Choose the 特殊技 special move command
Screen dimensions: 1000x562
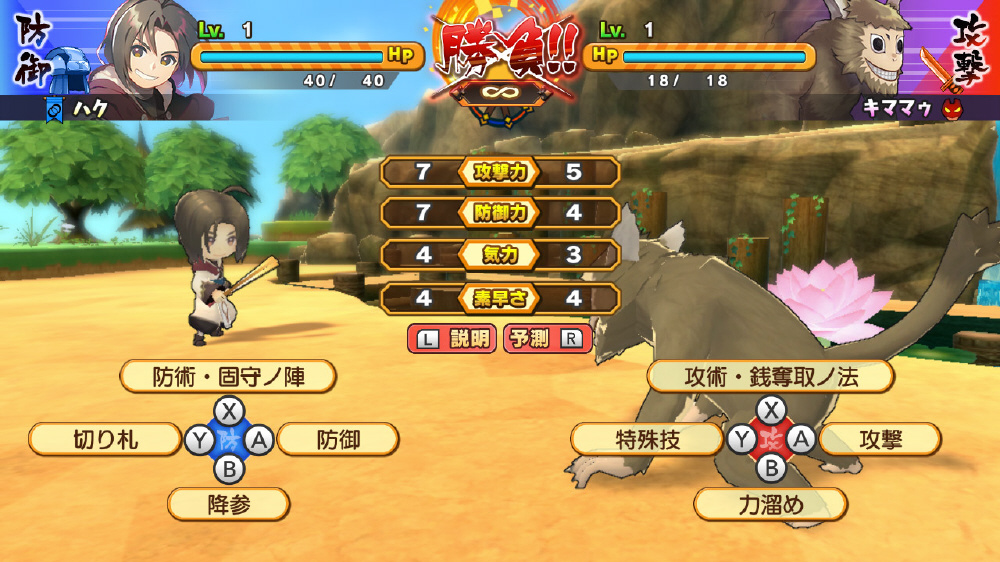coord(646,439)
